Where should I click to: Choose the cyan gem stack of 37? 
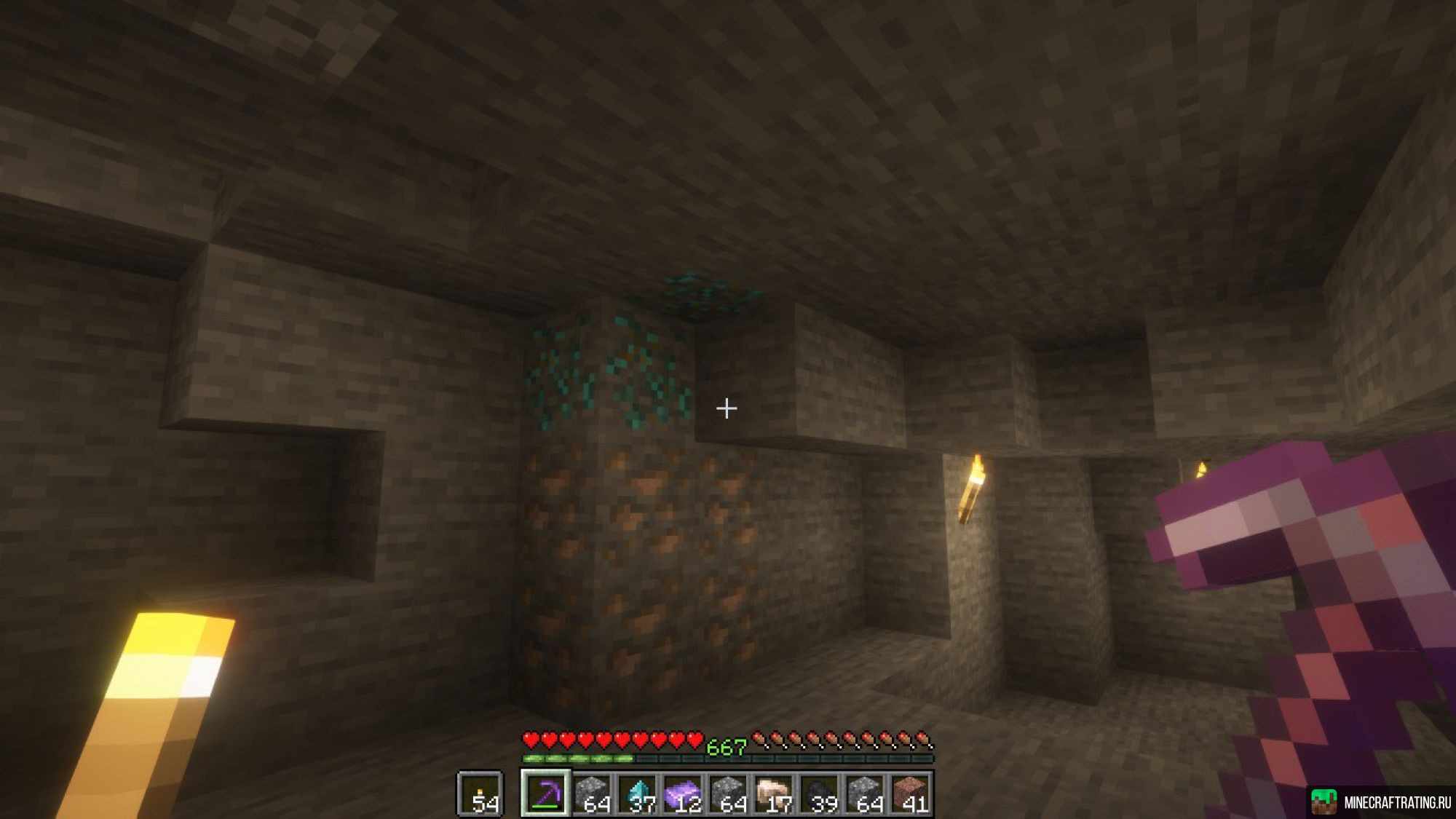(x=638, y=794)
